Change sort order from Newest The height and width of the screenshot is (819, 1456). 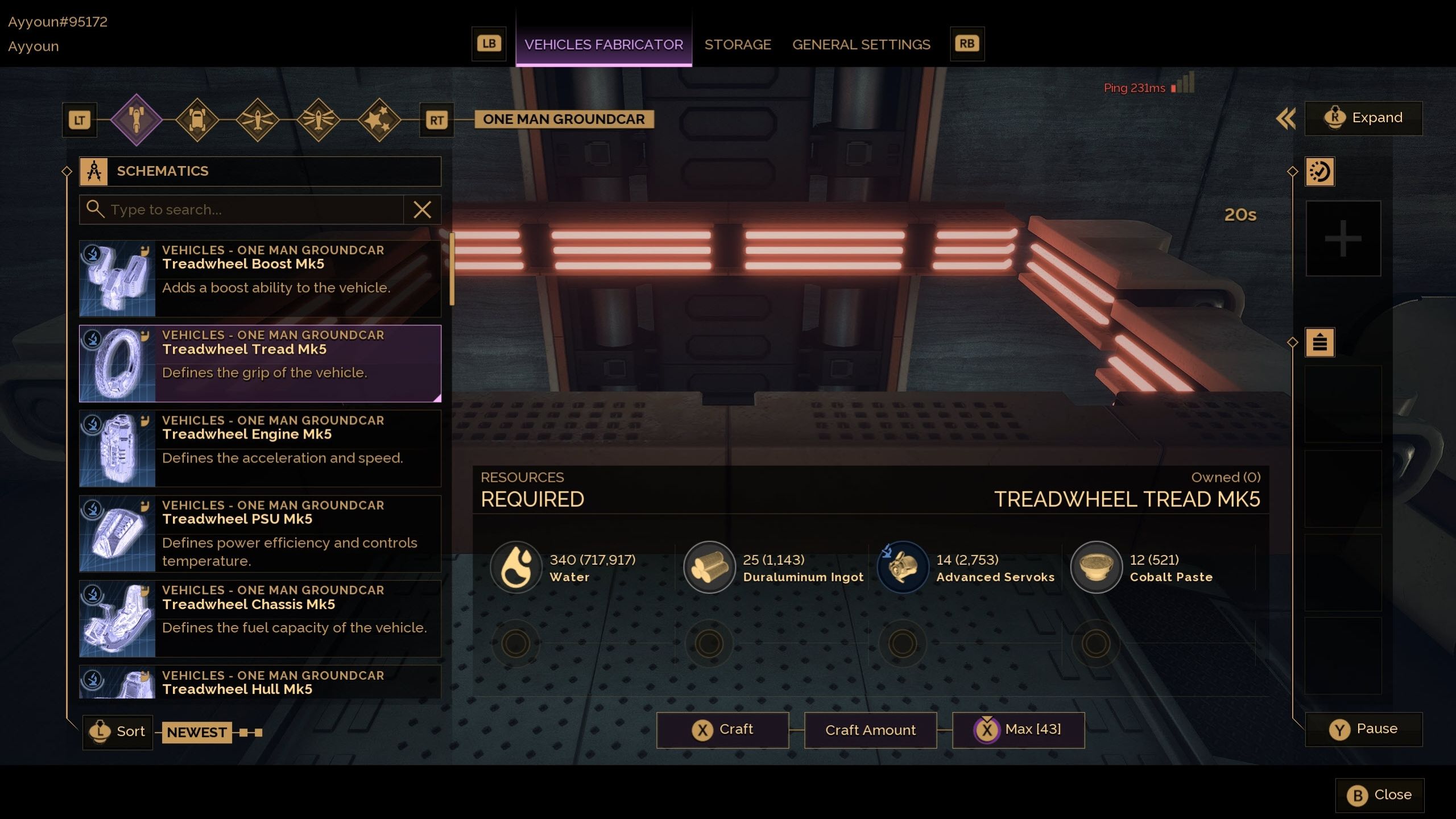[x=196, y=732]
